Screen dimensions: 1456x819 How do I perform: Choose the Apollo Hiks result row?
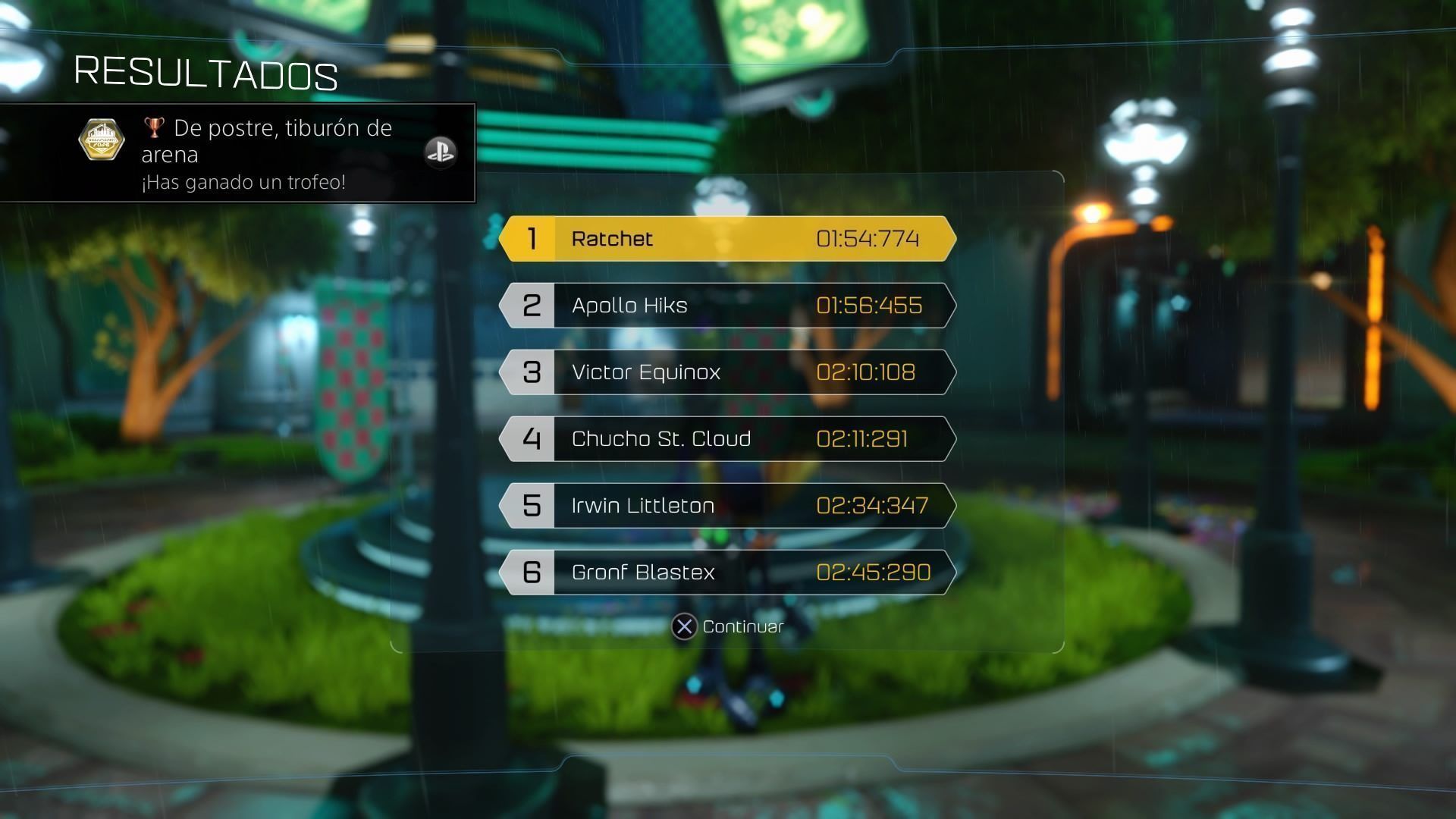point(727,306)
